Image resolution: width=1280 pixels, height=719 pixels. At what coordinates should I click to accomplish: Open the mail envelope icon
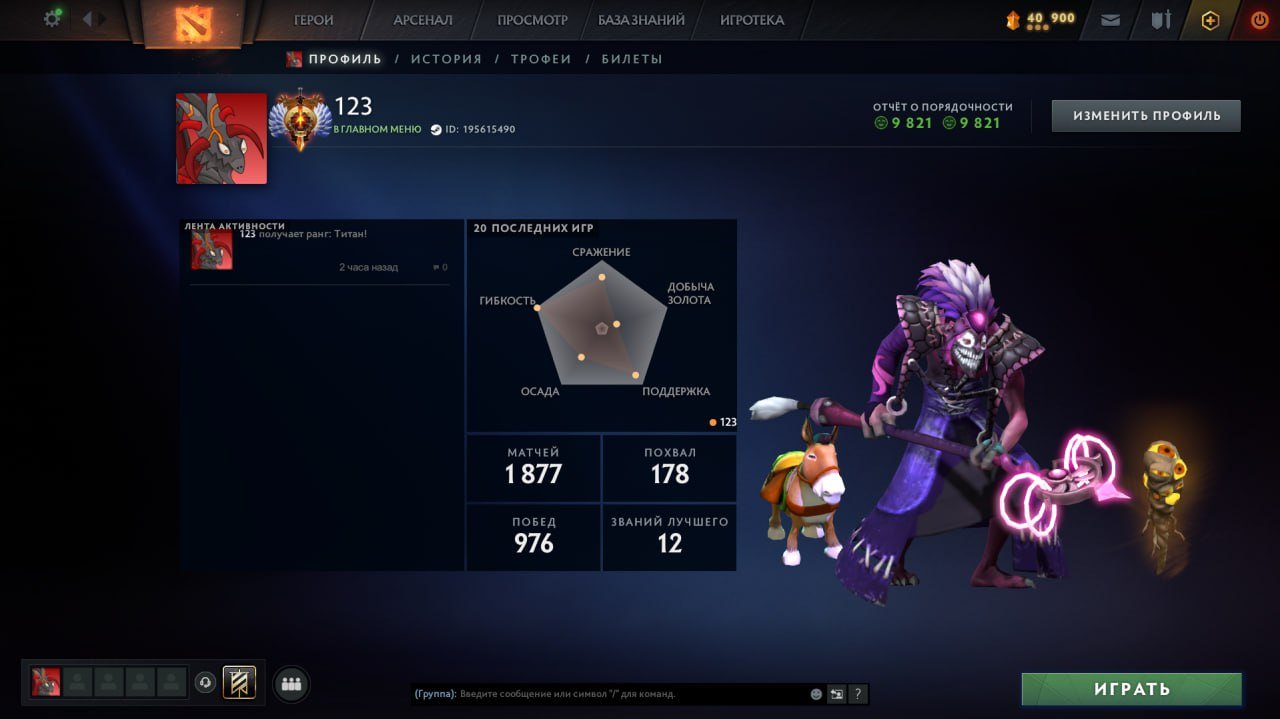click(x=1110, y=20)
